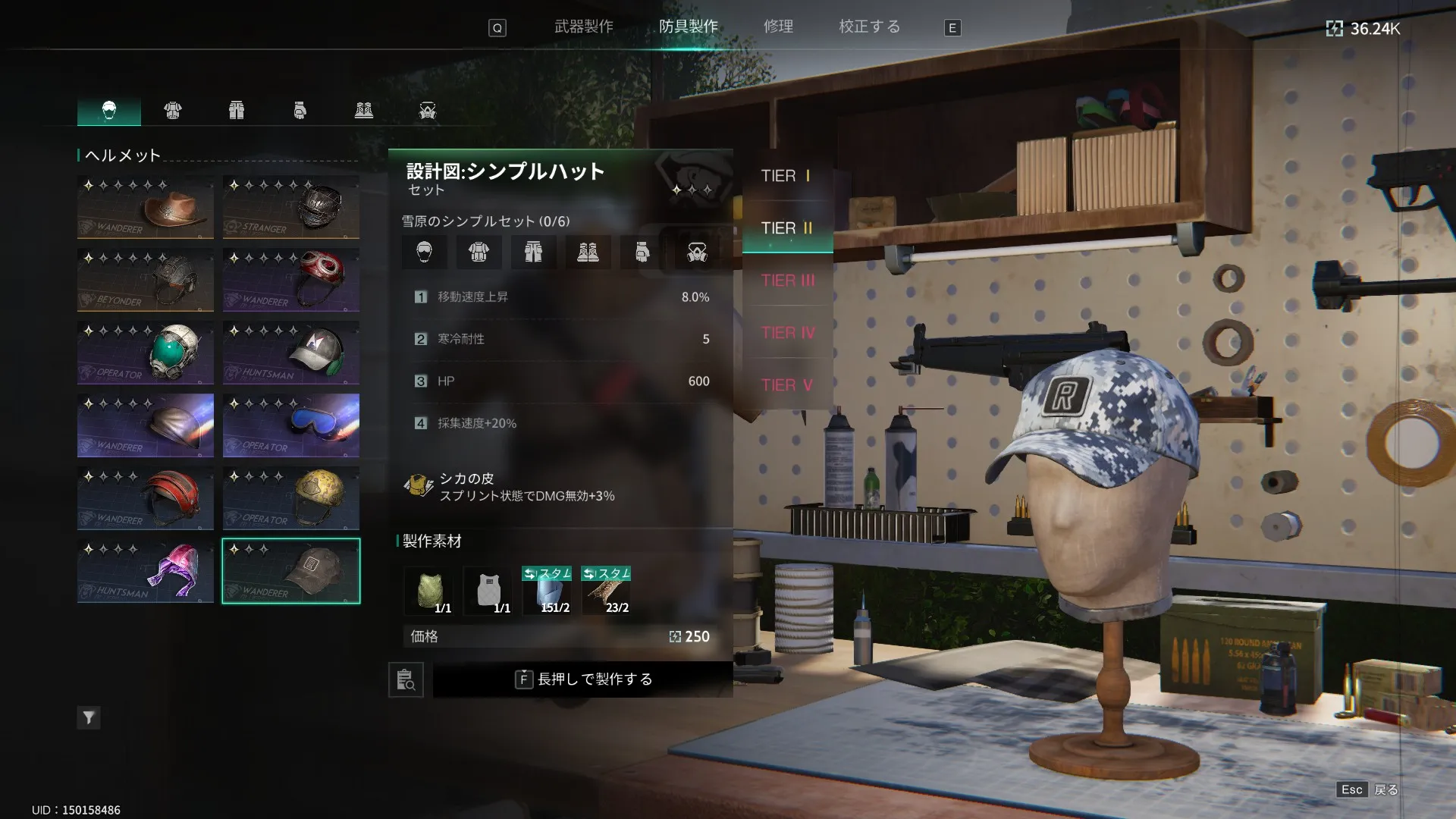Open the boots armor category
The width and height of the screenshot is (1456, 819).
point(364,111)
